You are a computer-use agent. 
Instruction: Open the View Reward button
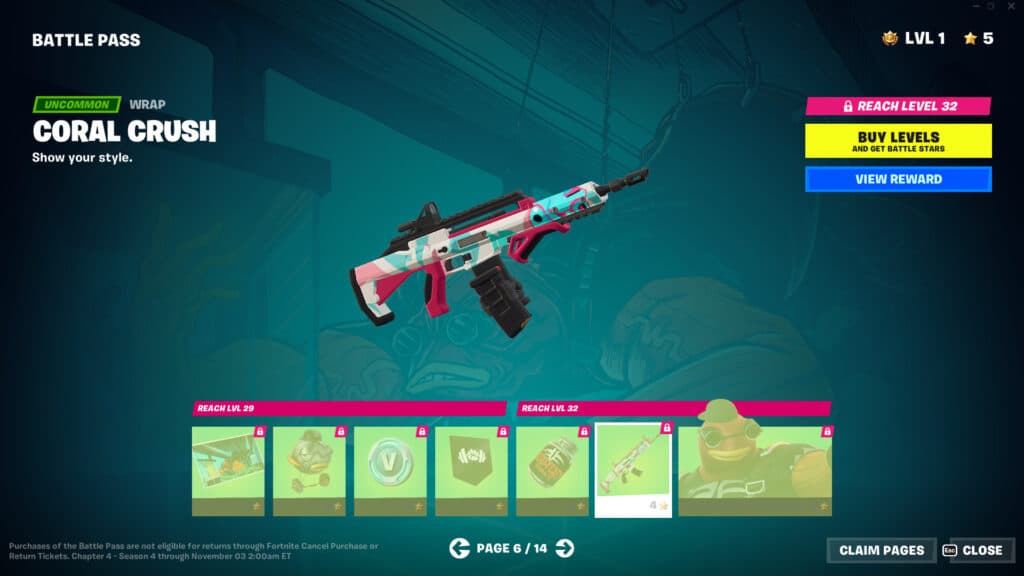point(898,179)
